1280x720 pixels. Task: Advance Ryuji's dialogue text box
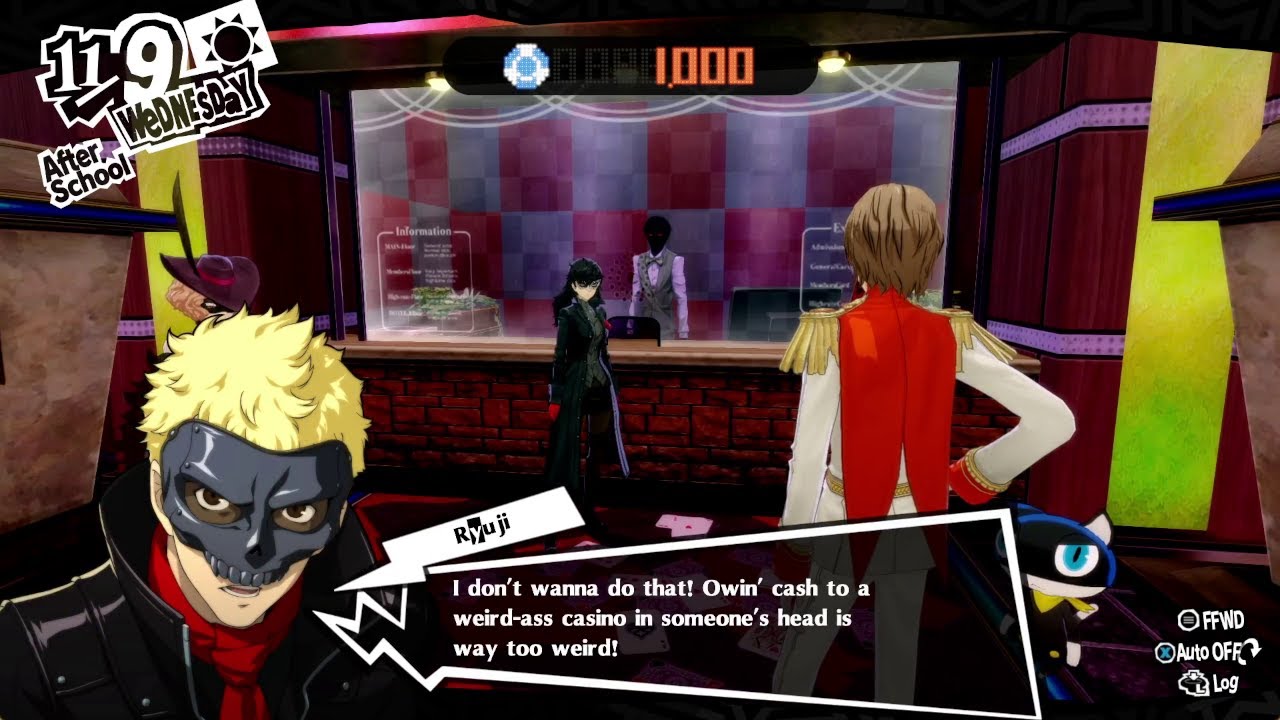click(x=660, y=617)
